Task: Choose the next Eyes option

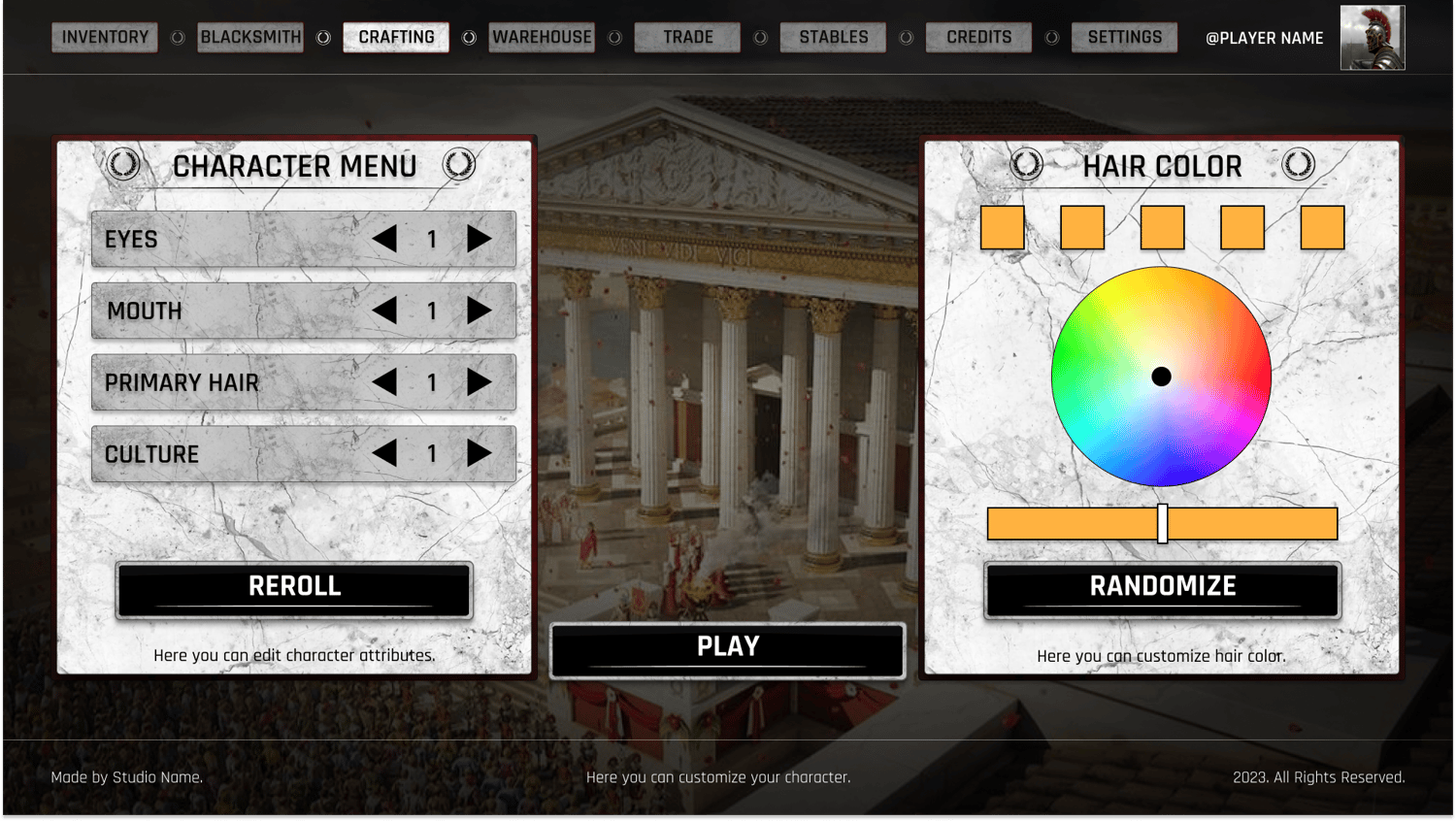Action: tap(479, 239)
